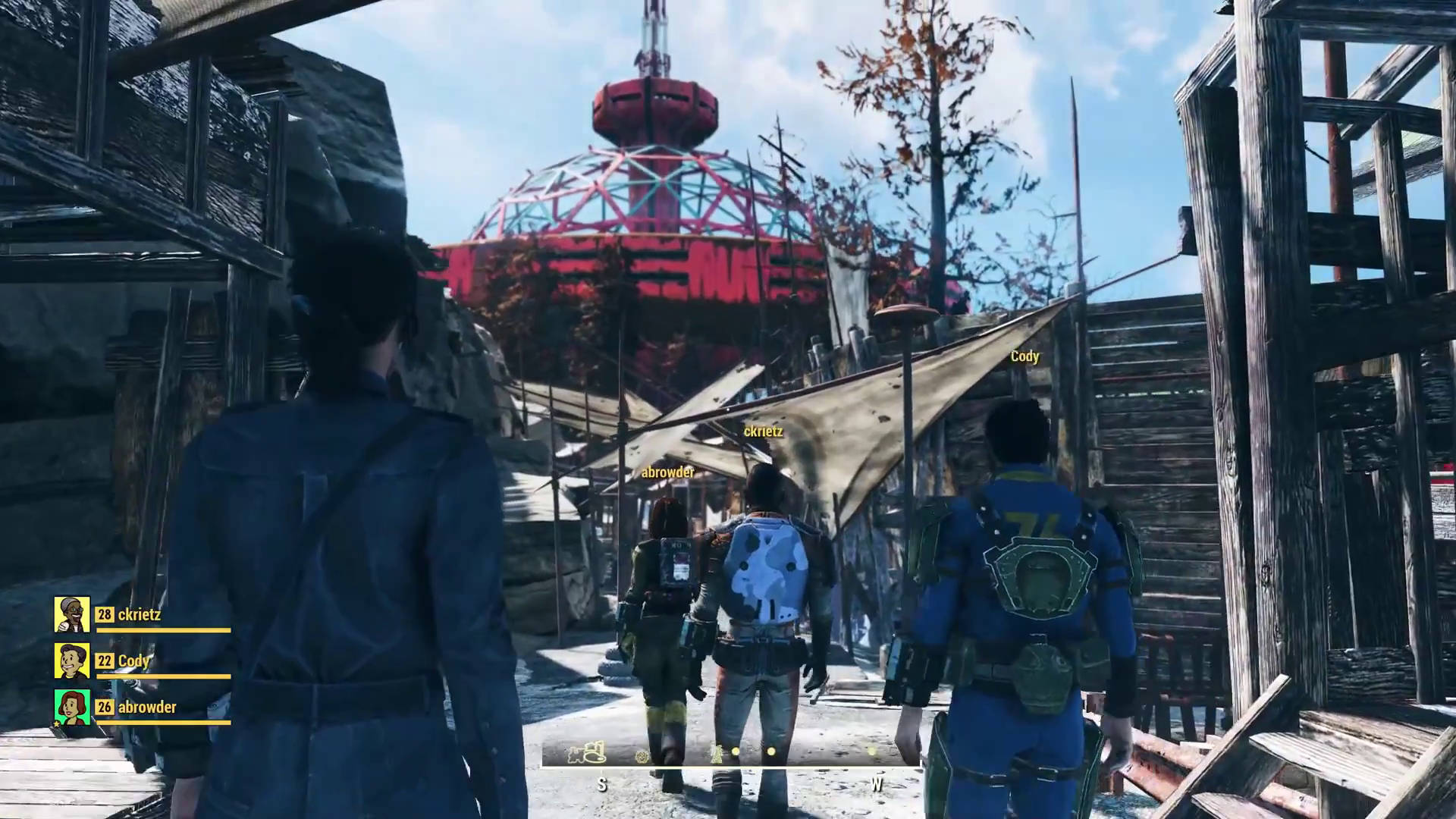Viewport: 1456px width, 819px height.
Task: Click the round gear-shaped compass marker
Action: (643, 755)
